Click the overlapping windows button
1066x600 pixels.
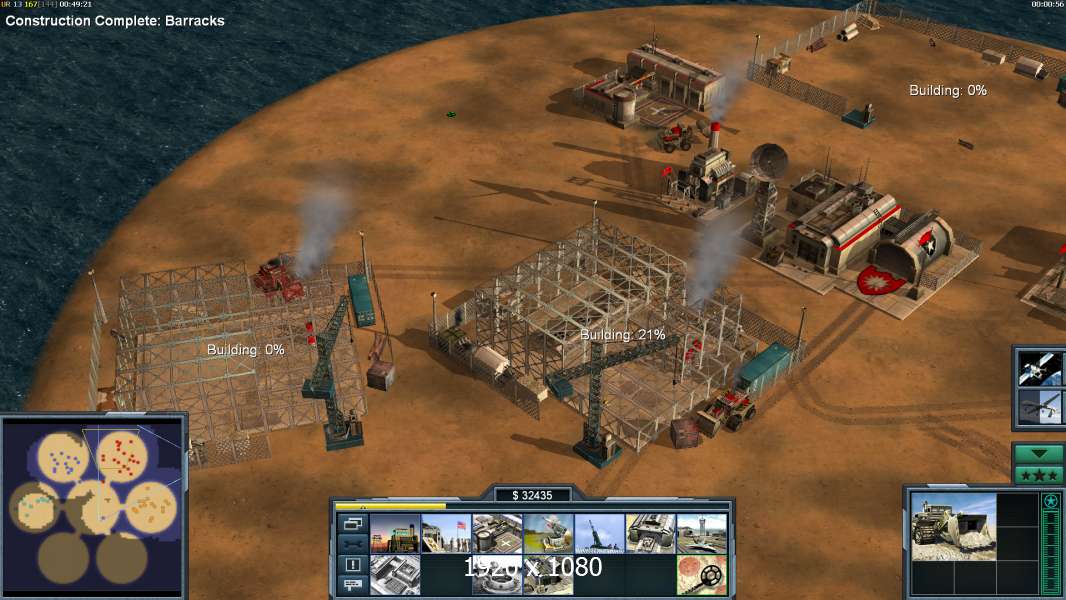352,523
